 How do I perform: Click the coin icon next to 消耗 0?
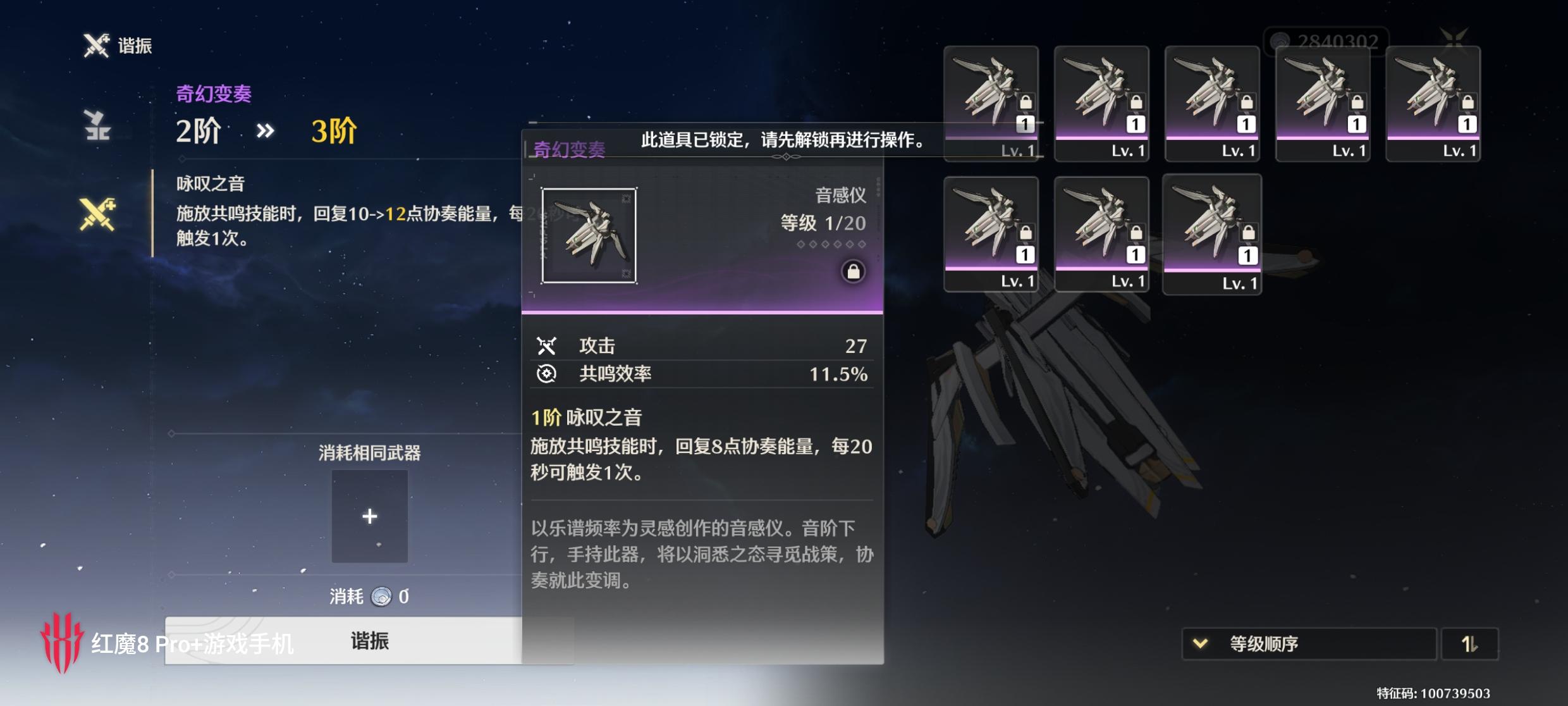point(380,596)
